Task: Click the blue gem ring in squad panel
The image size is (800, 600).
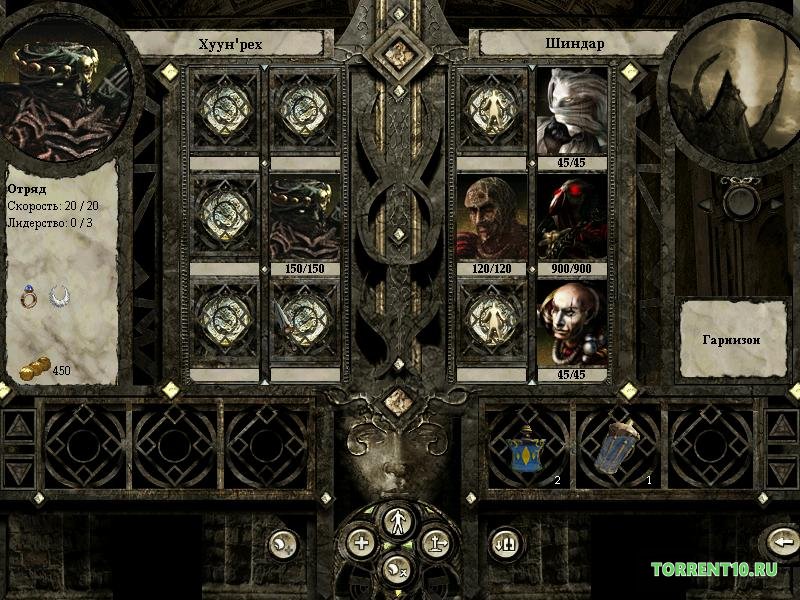Action: pos(31,296)
